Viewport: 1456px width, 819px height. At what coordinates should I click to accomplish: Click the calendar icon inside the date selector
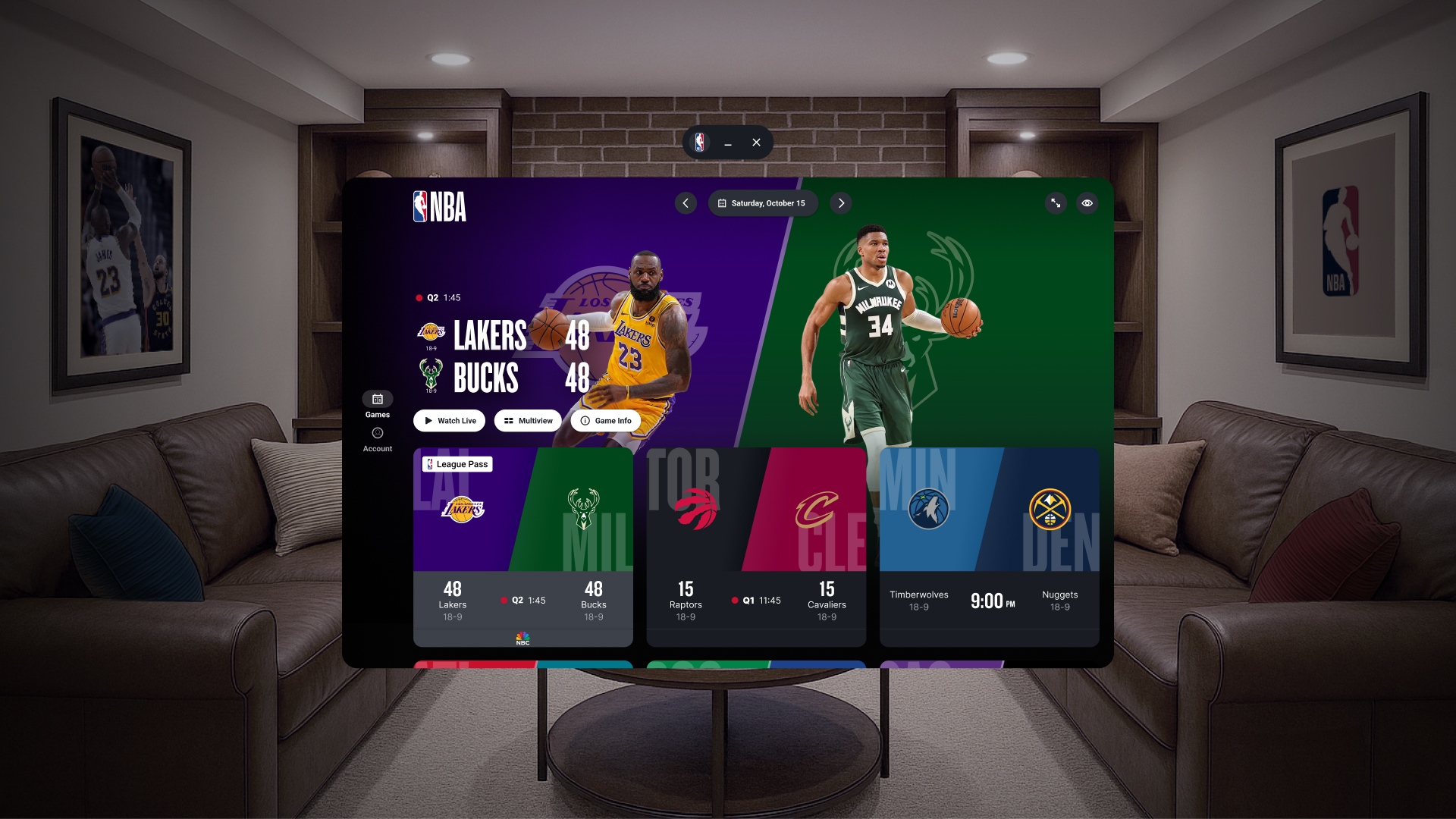(723, 202)
